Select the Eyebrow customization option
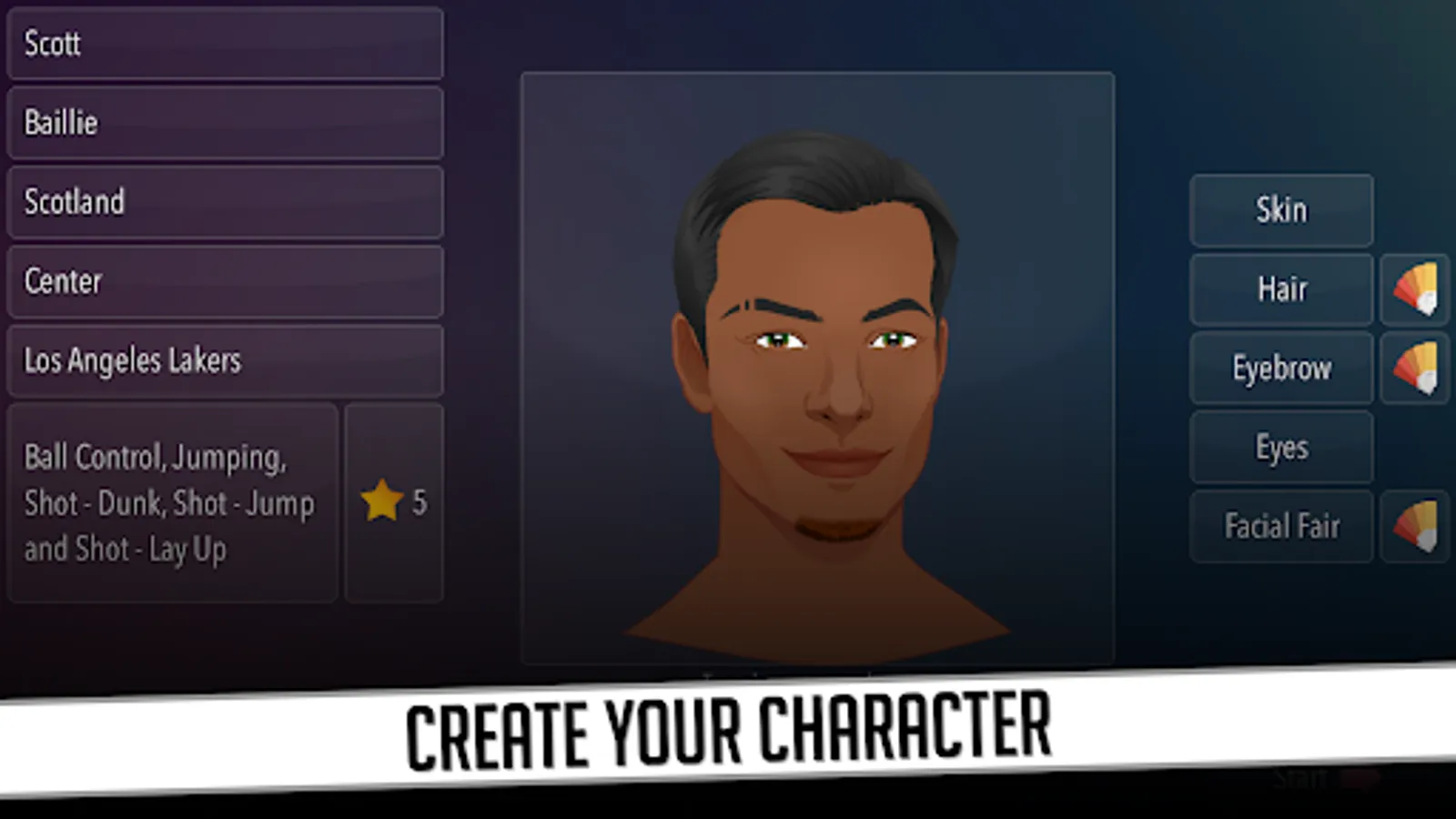The image size is (1456, 819). (1280, 369)
